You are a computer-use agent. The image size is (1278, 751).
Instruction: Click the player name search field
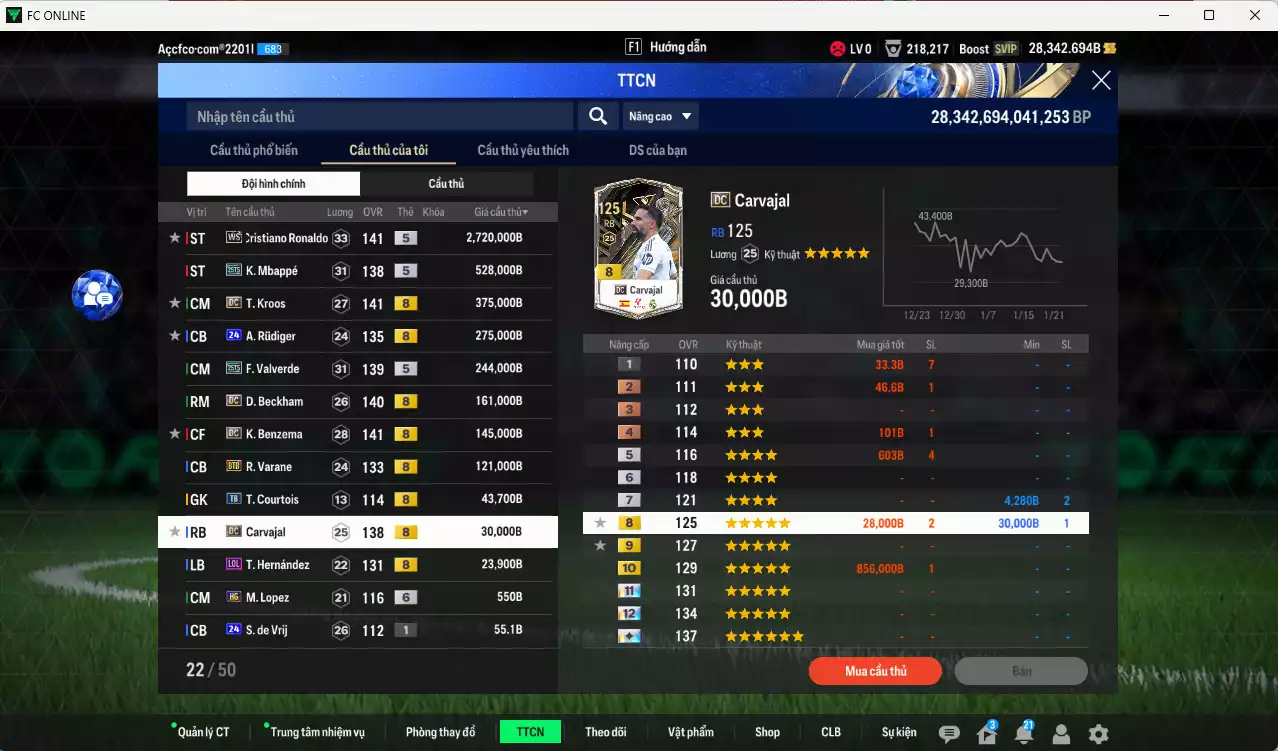380,117
